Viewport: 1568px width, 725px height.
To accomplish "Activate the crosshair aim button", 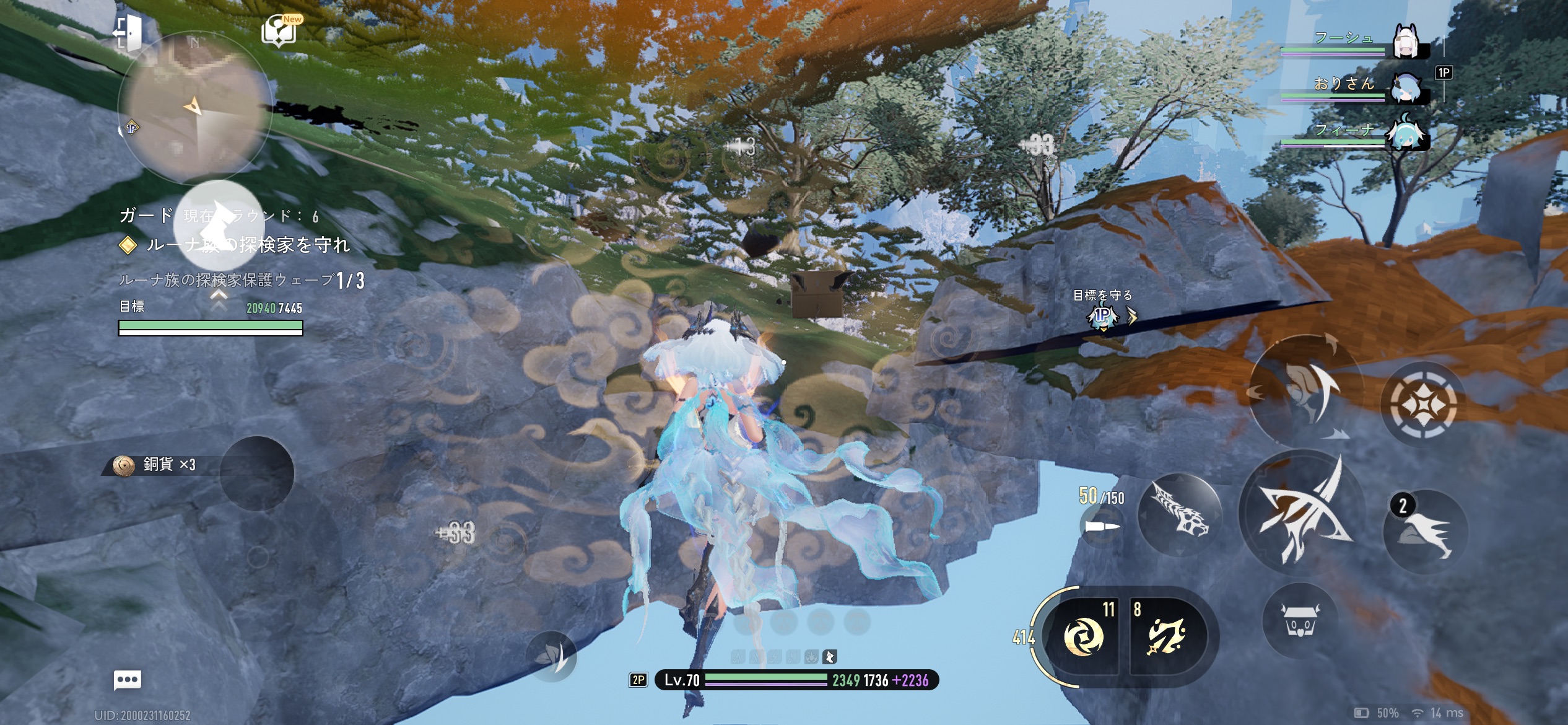I will click(x=1422, y=405).
